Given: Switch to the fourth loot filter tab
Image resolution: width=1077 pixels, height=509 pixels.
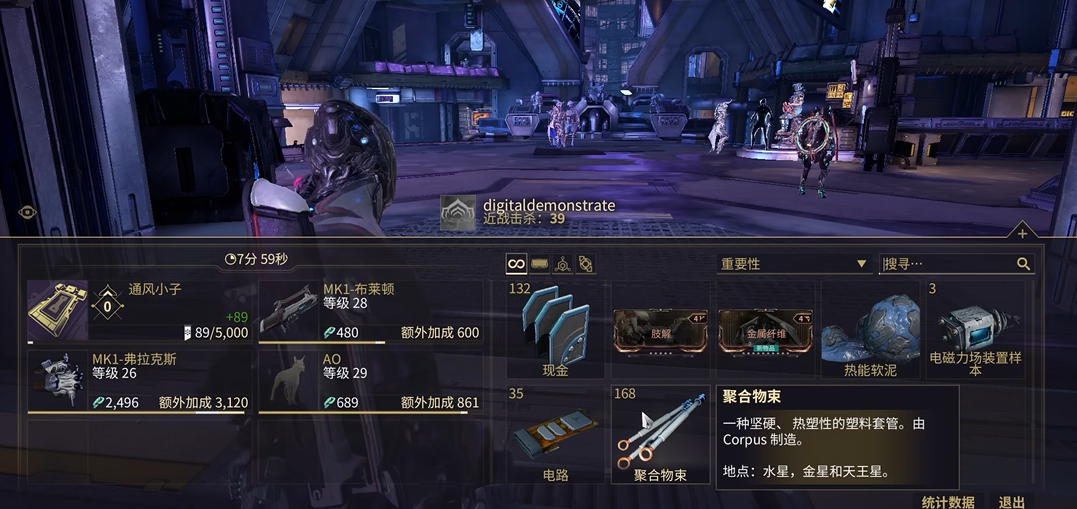Looking at the screenshot, I should 586,264.
